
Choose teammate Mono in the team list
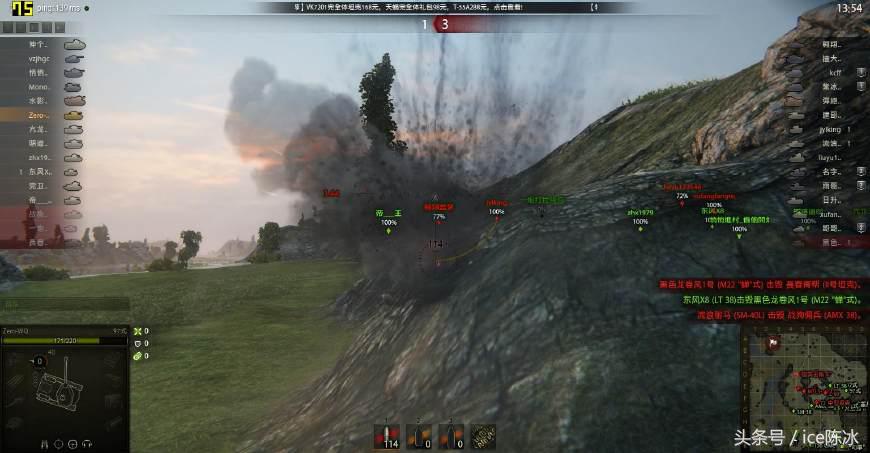pyautogui.click(x=42, y=87)
